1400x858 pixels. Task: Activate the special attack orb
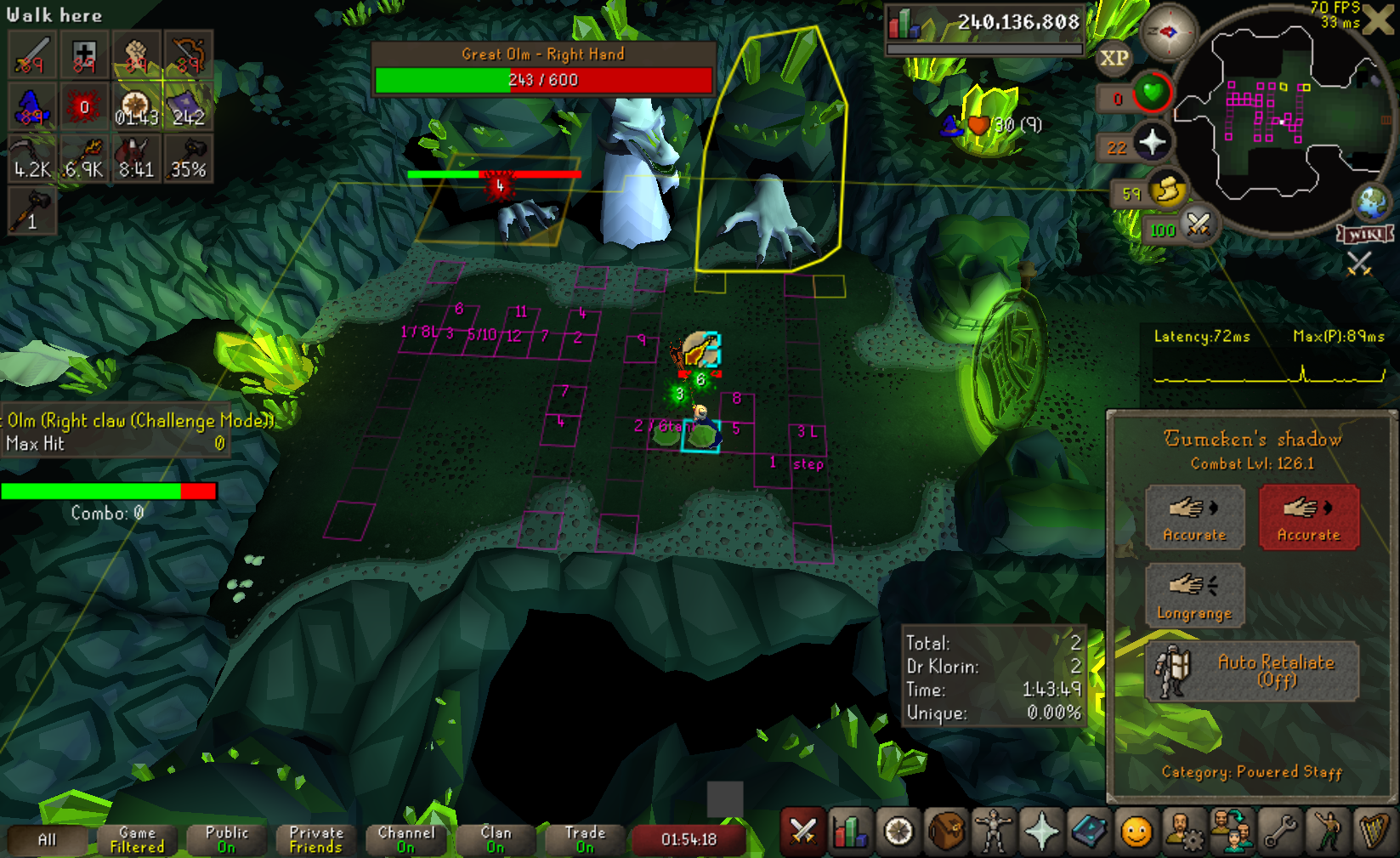1199,225
